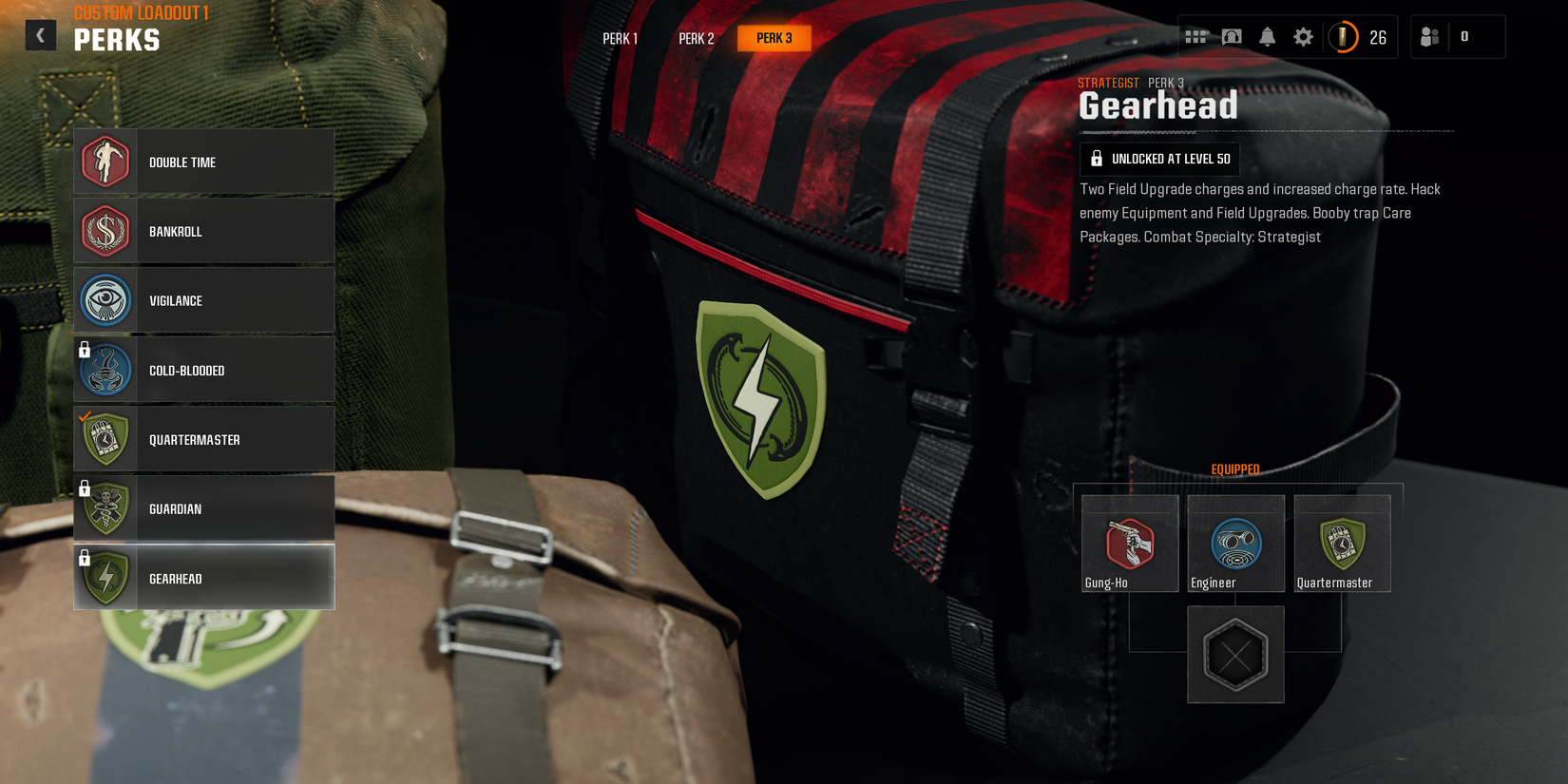The image size is (1568, 784).
Task: Open settings with the gear icon
Action: point(1303,36)
